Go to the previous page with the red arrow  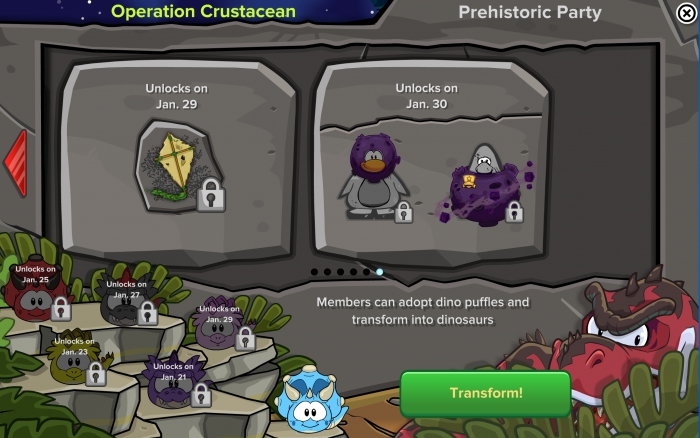16,163
